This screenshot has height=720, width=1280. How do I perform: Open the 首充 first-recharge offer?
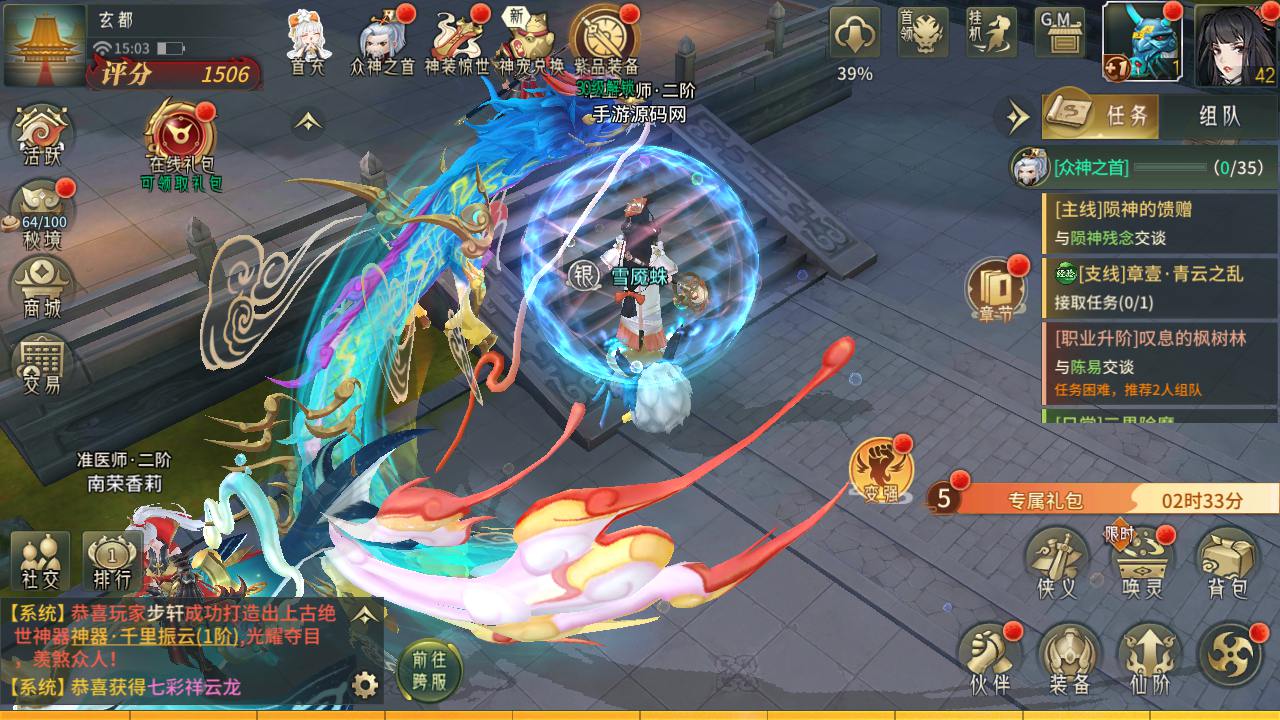(x=308, y=42)
